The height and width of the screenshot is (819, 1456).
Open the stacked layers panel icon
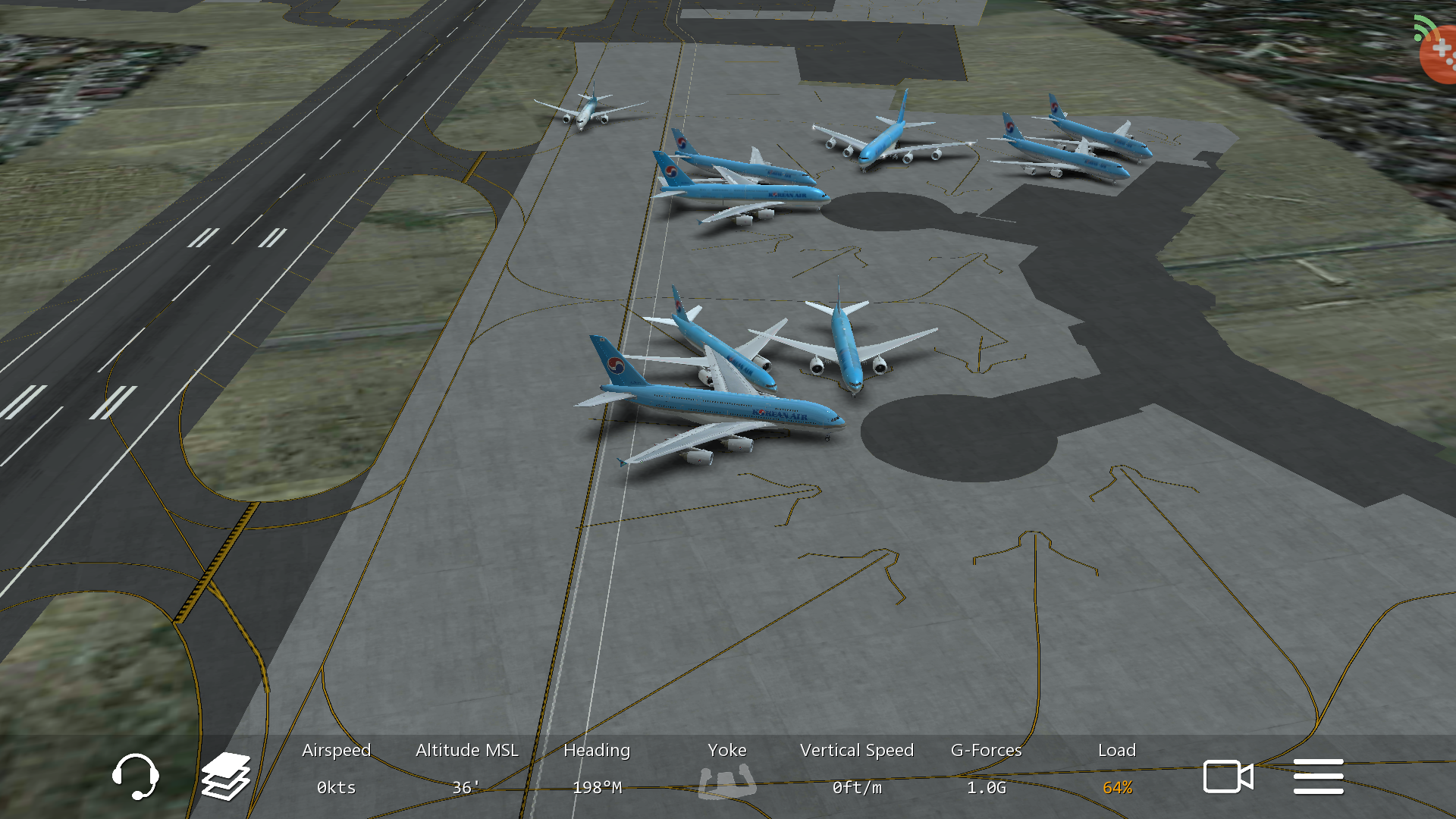tap(226, 777)
